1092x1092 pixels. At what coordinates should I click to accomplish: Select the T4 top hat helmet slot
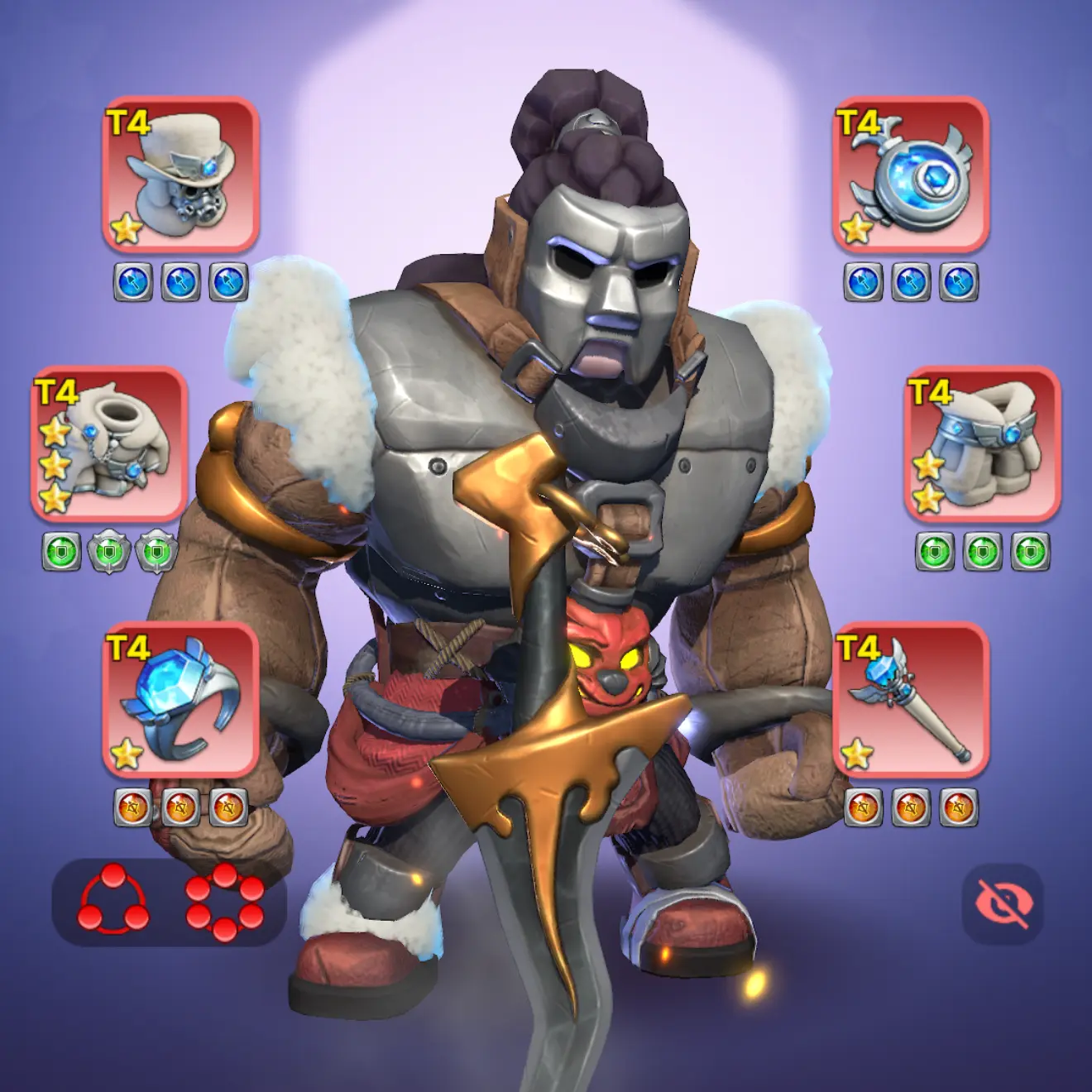click(180, 175)
